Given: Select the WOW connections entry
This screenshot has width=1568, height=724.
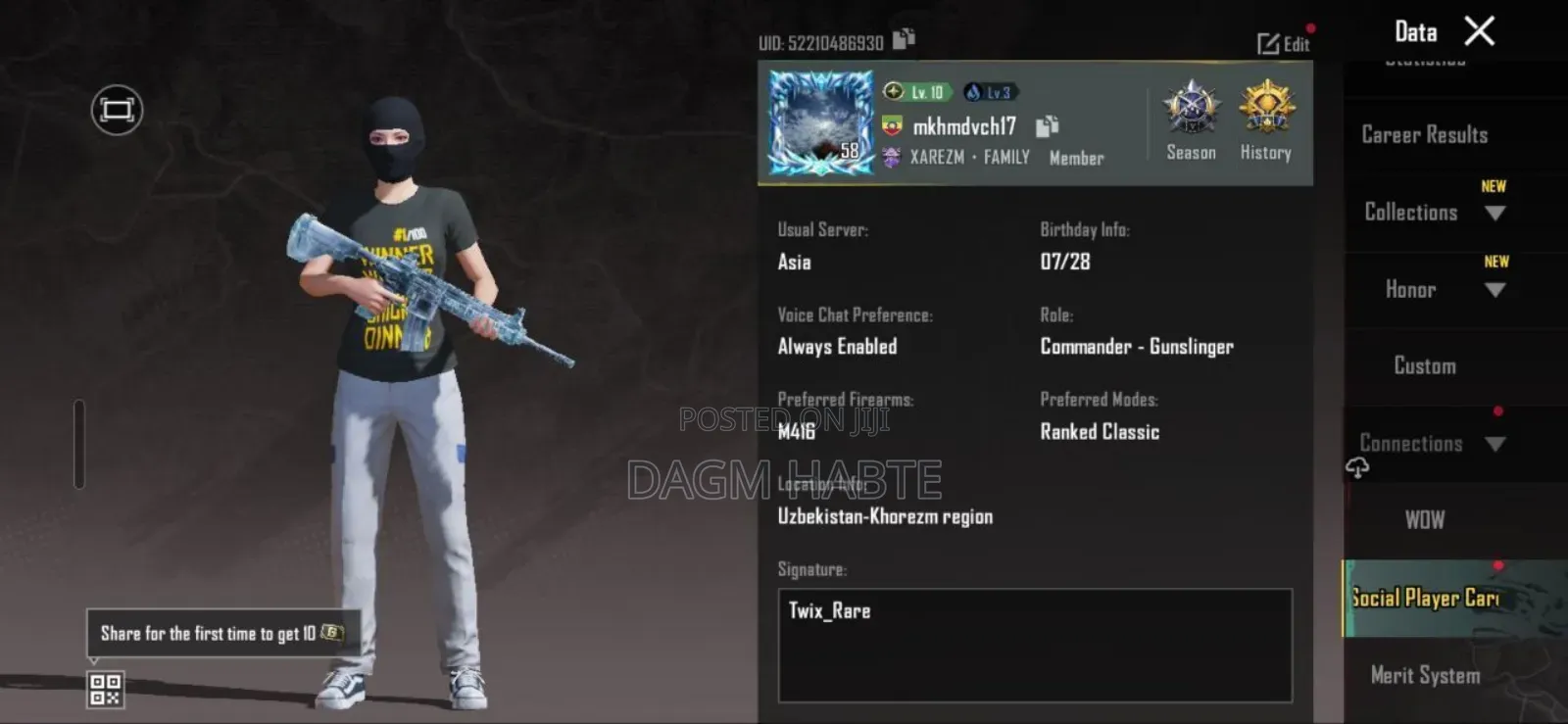Looking at the screenshot, I should click(x=1423, y=520).
